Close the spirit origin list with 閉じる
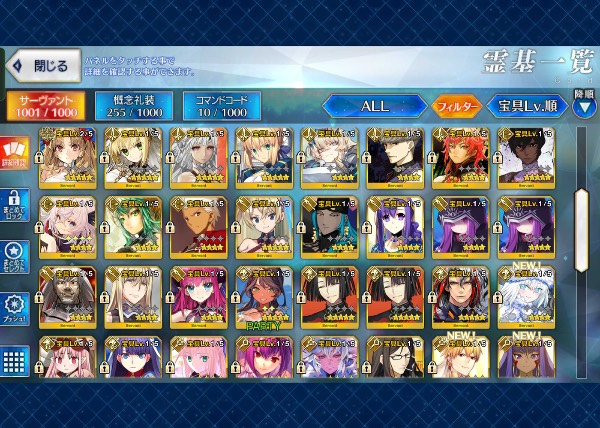 40,67
